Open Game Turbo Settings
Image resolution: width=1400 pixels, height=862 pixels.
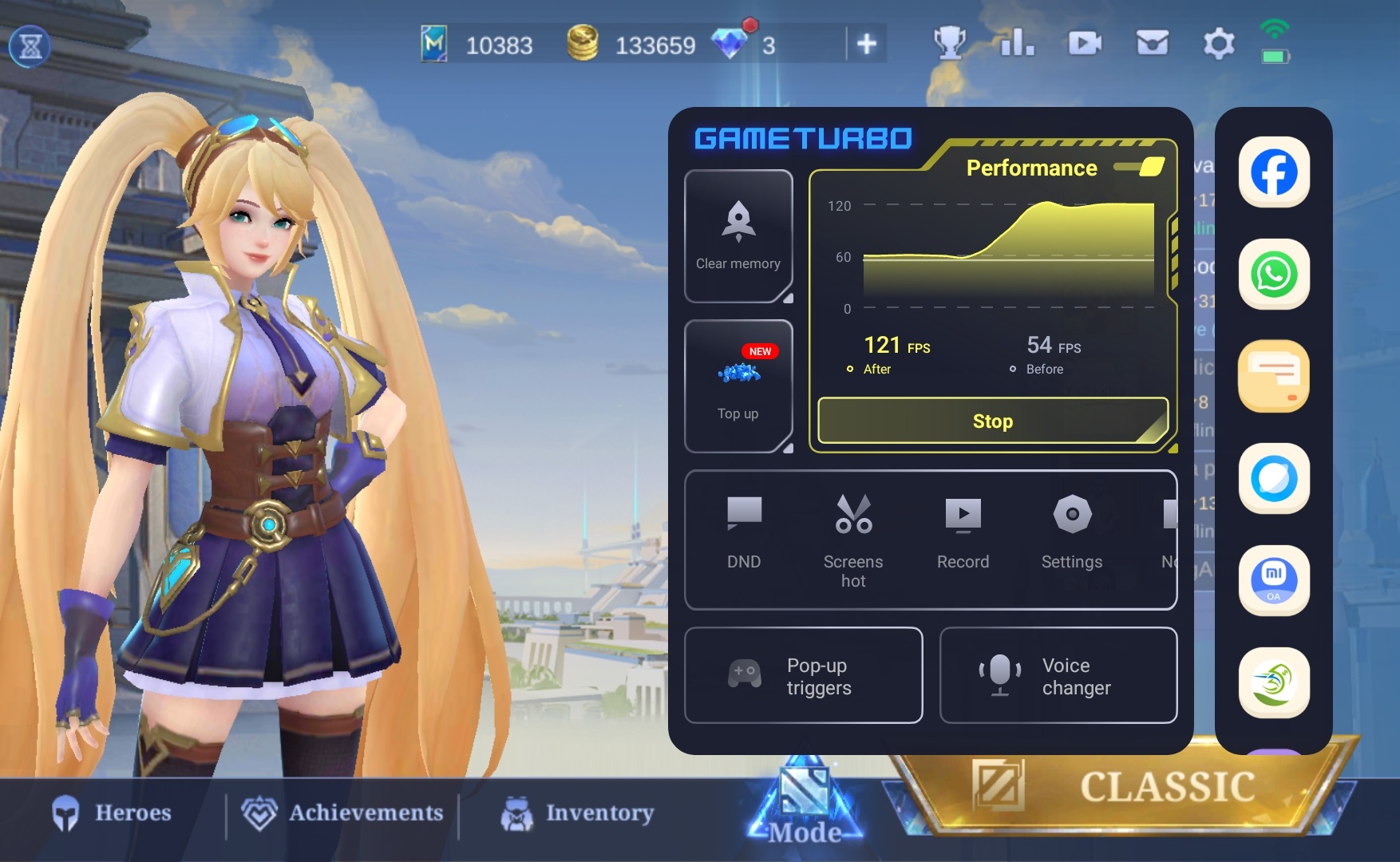click(x=1072, y=532)
